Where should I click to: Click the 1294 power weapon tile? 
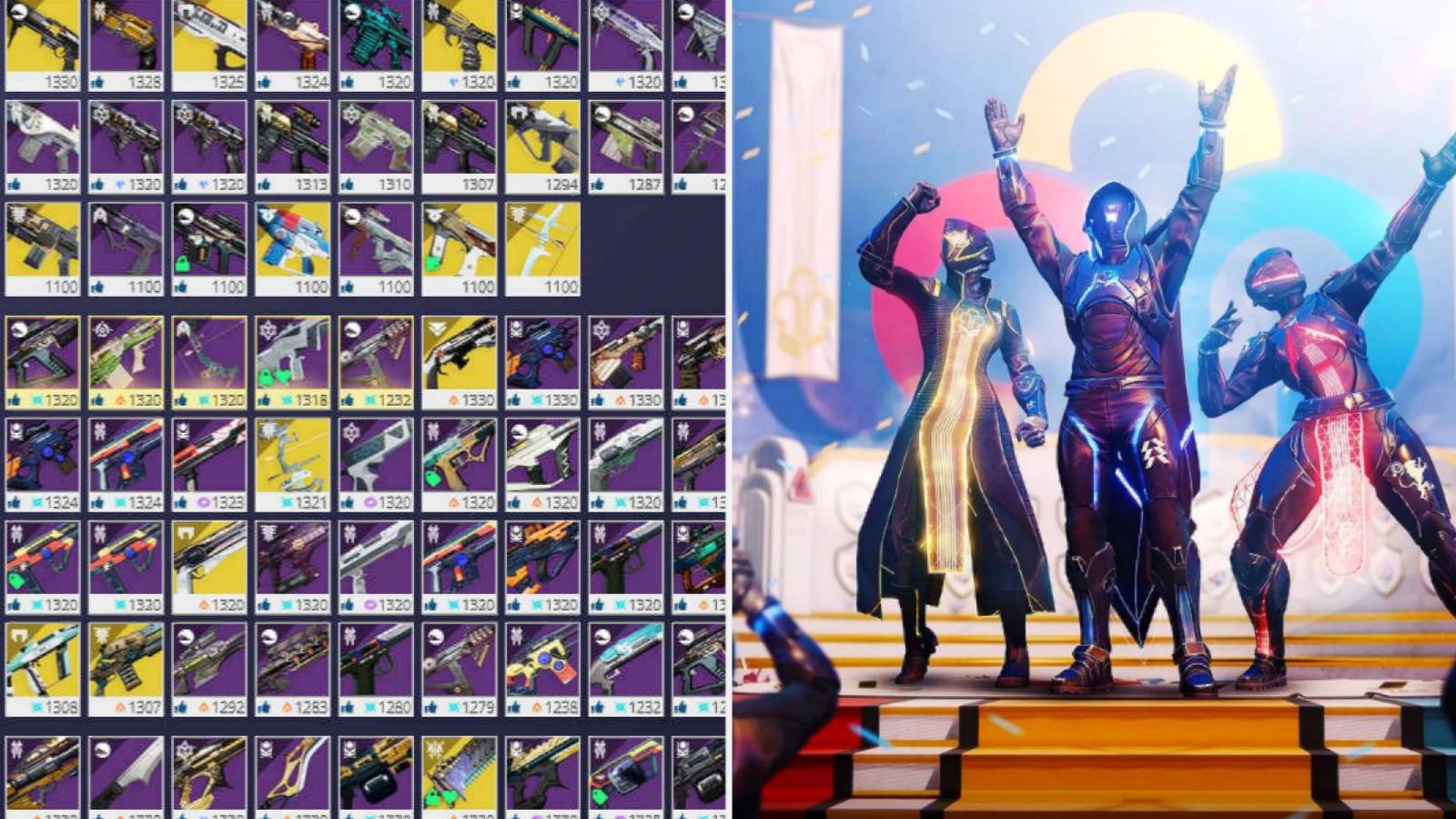(x=541, y=141)
